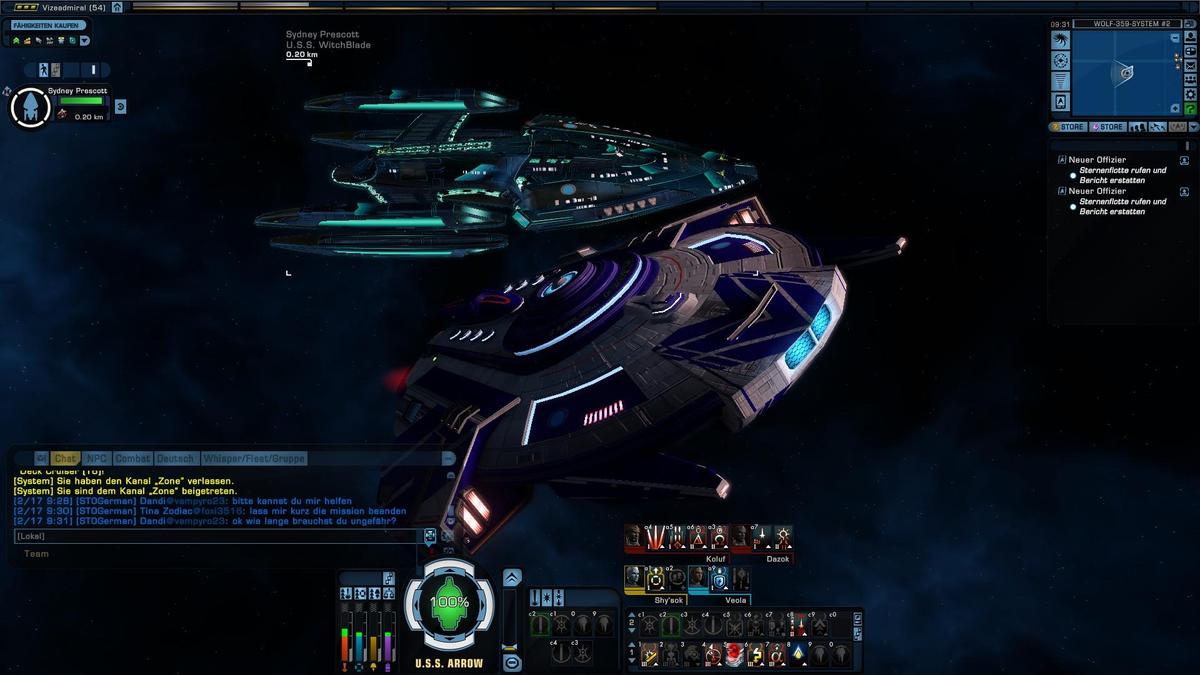Activate Shy'sok's yellow ring ability
1200x675 pixels.
(655, 578)
